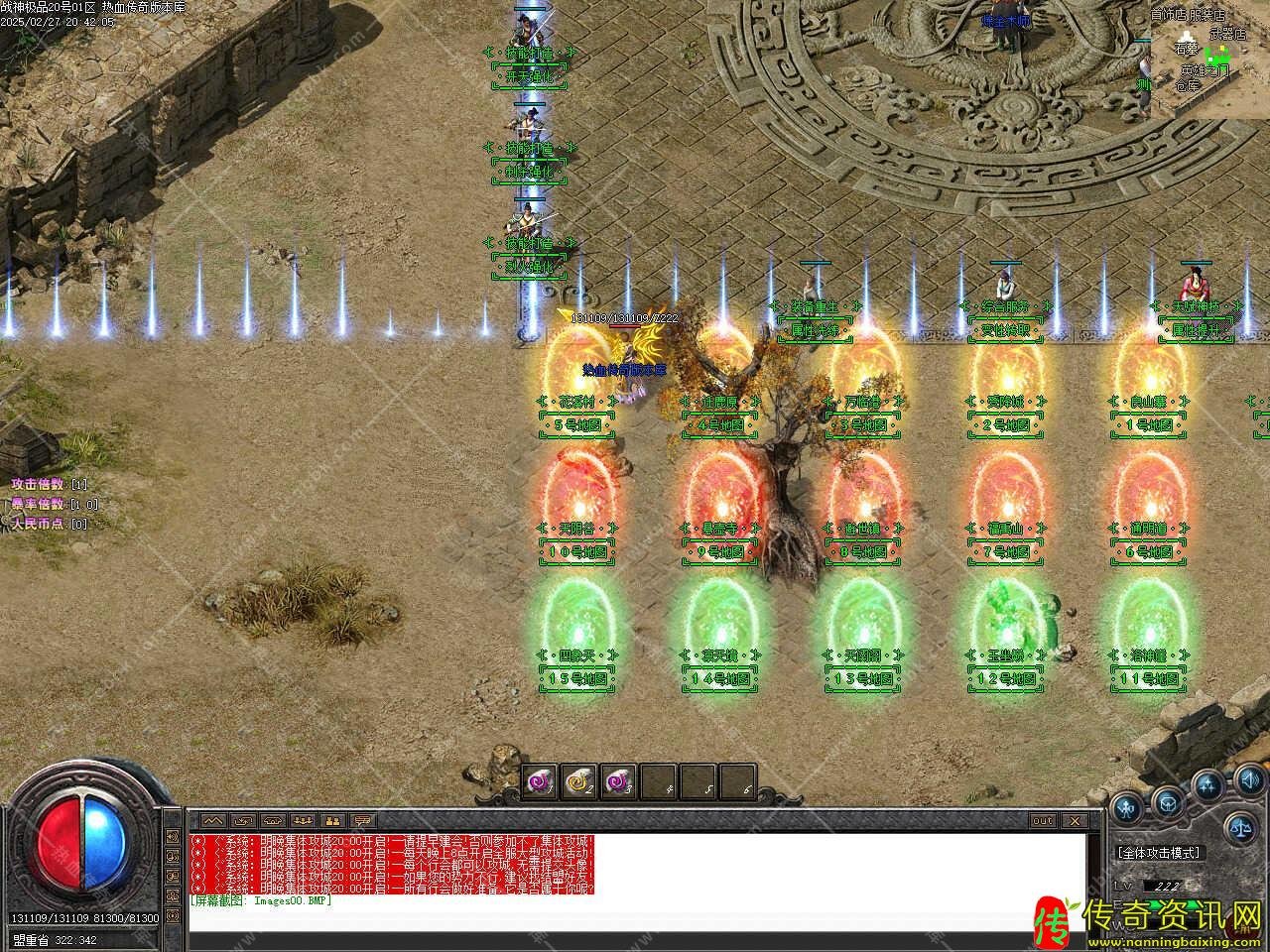Select the first chat channel tab with mountain icon

point(213,820)
